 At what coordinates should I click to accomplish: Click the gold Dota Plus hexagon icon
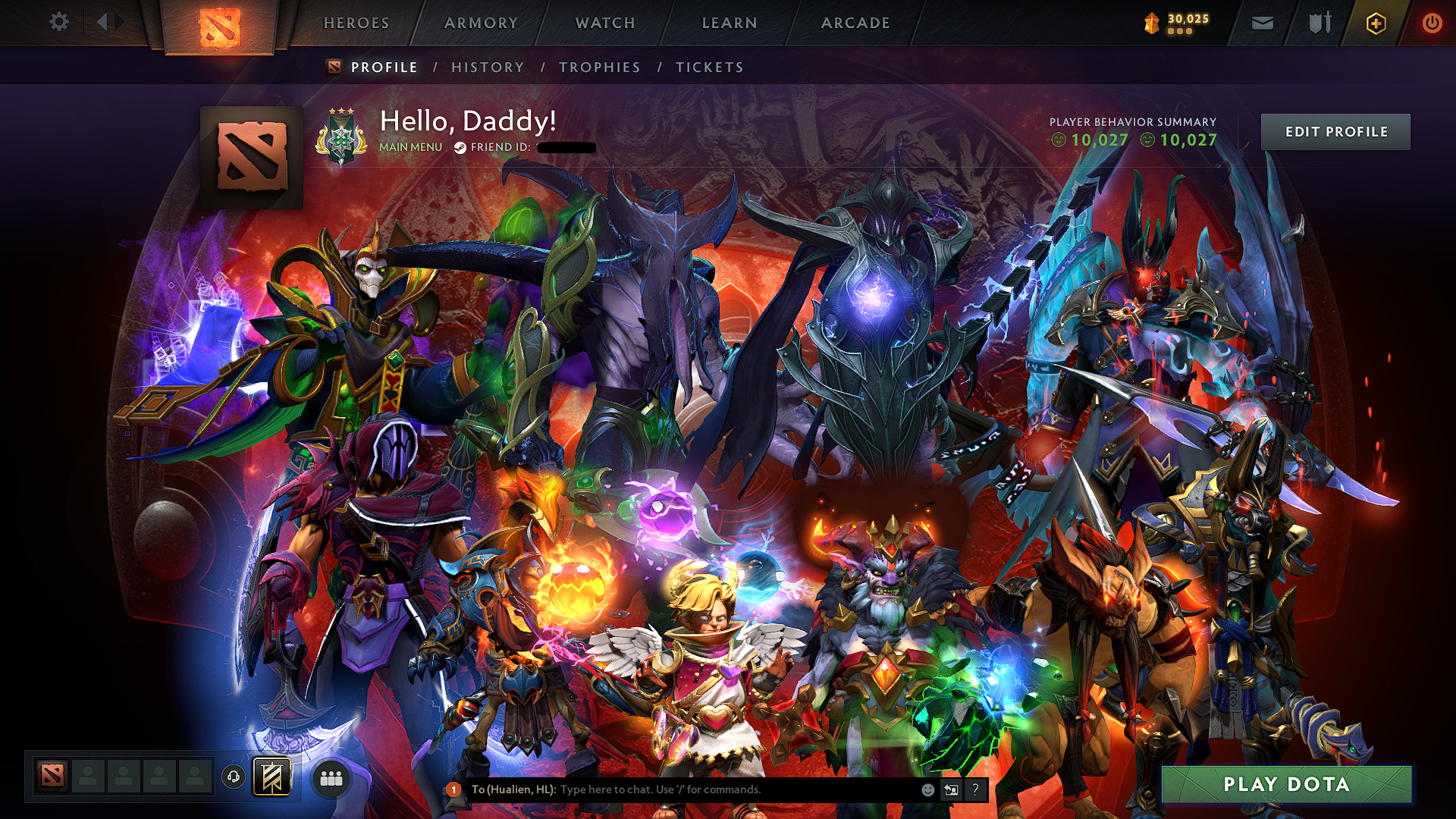(1376, 23)
